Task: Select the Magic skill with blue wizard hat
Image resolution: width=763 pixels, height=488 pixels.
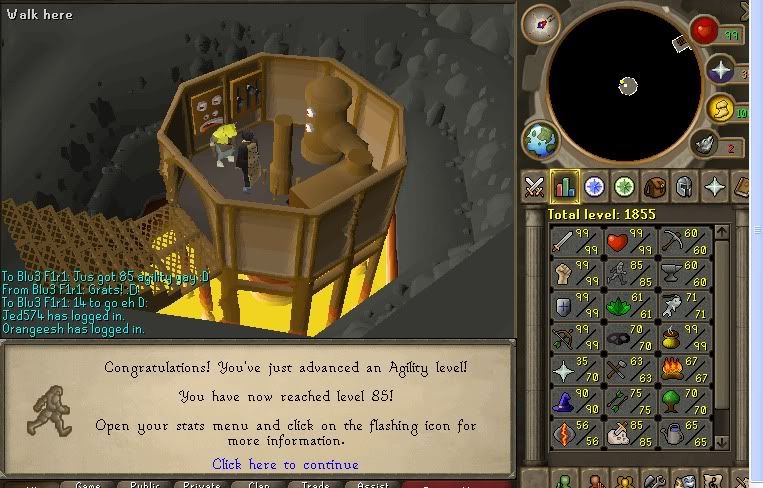Action: coord(574,400)
